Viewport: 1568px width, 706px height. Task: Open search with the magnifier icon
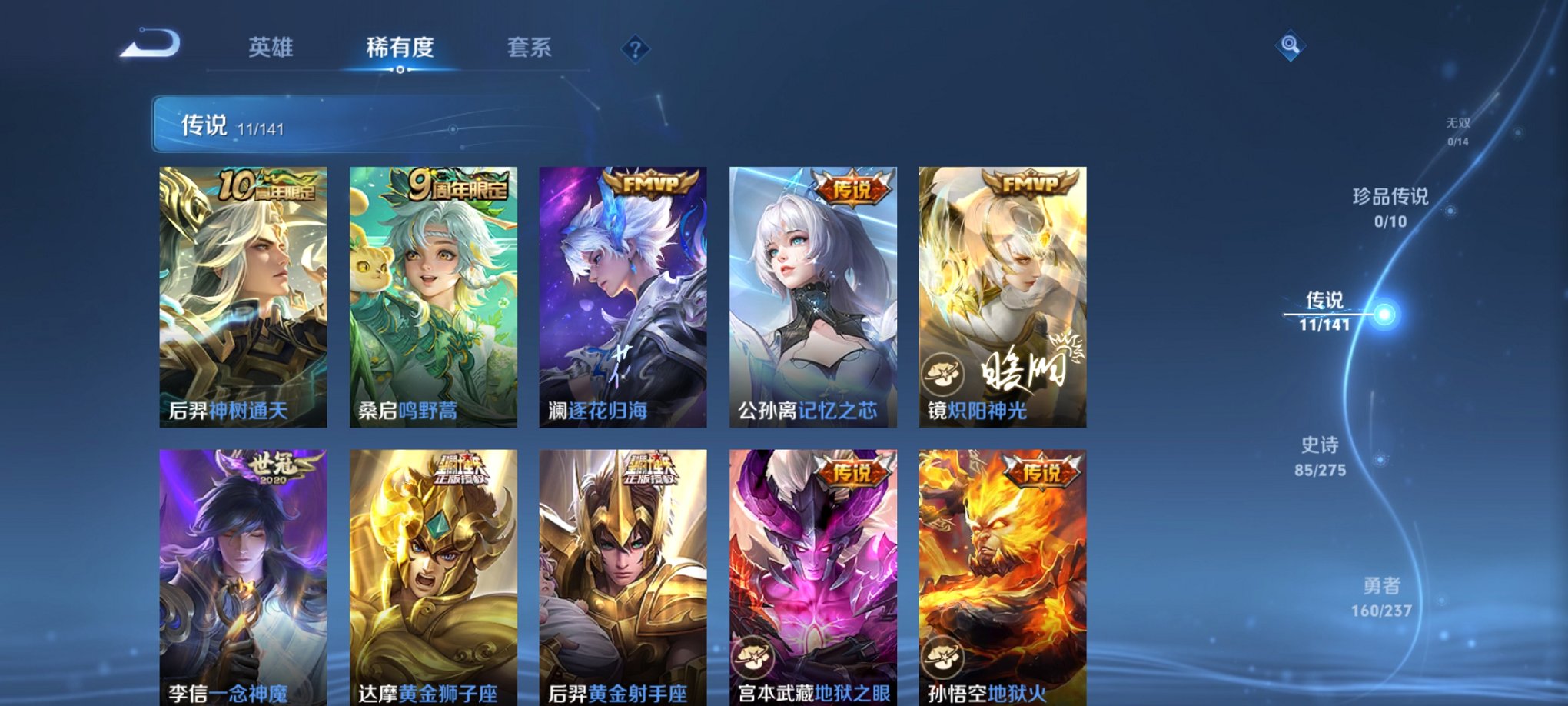pos(1290,45)
